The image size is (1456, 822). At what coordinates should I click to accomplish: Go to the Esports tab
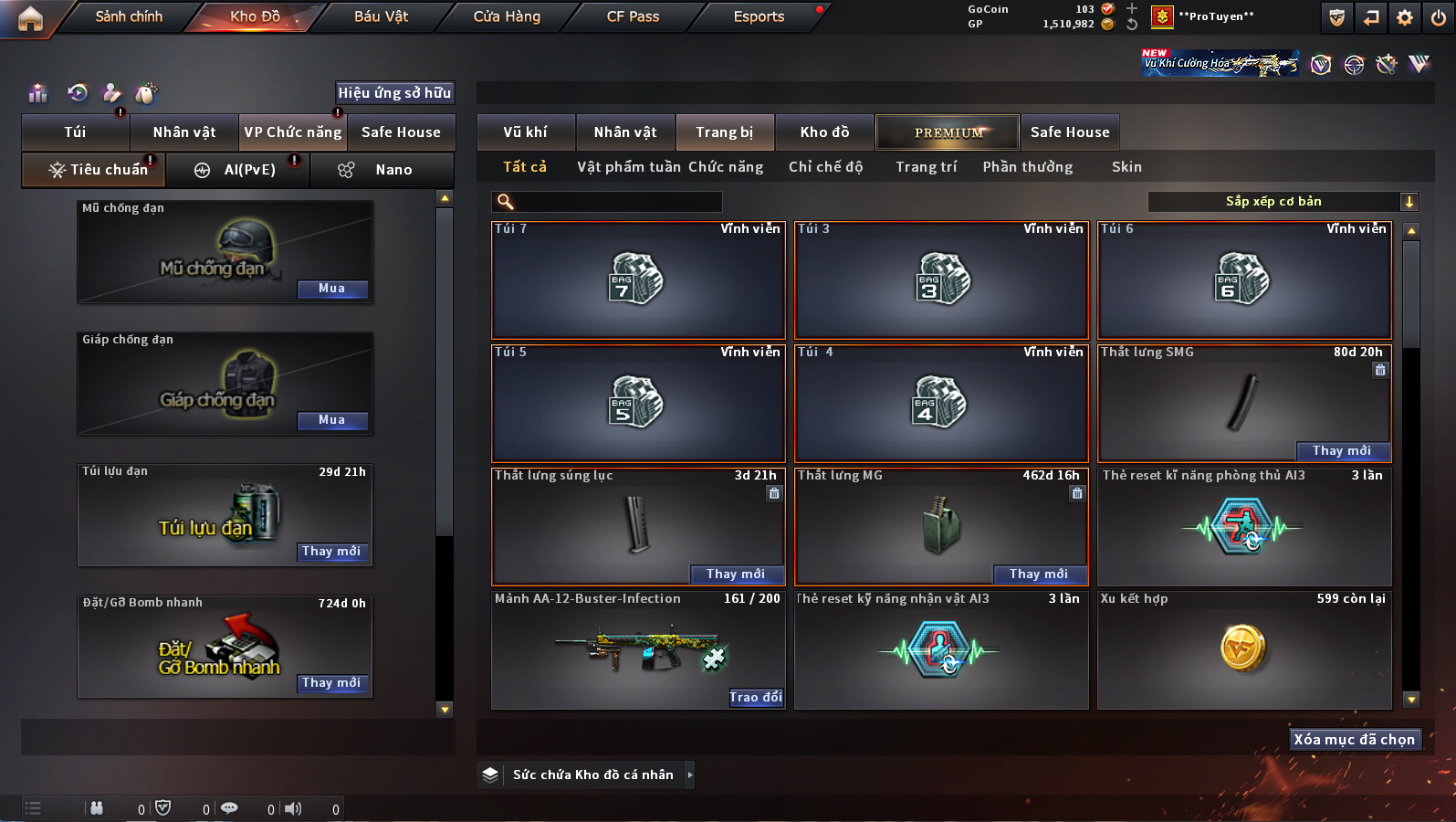point(759,16)
